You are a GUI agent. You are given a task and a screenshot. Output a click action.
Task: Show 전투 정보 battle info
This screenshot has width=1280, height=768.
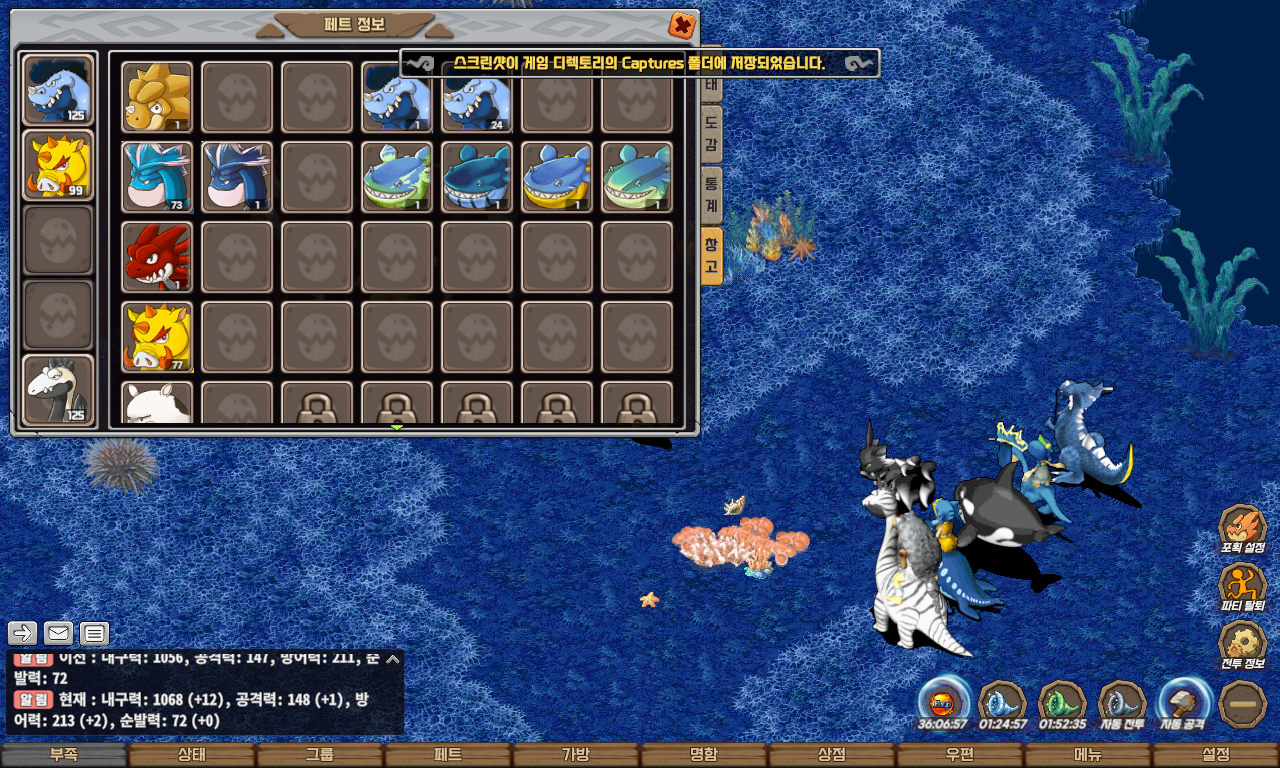pyautogui.click(x=1242, y=645)
